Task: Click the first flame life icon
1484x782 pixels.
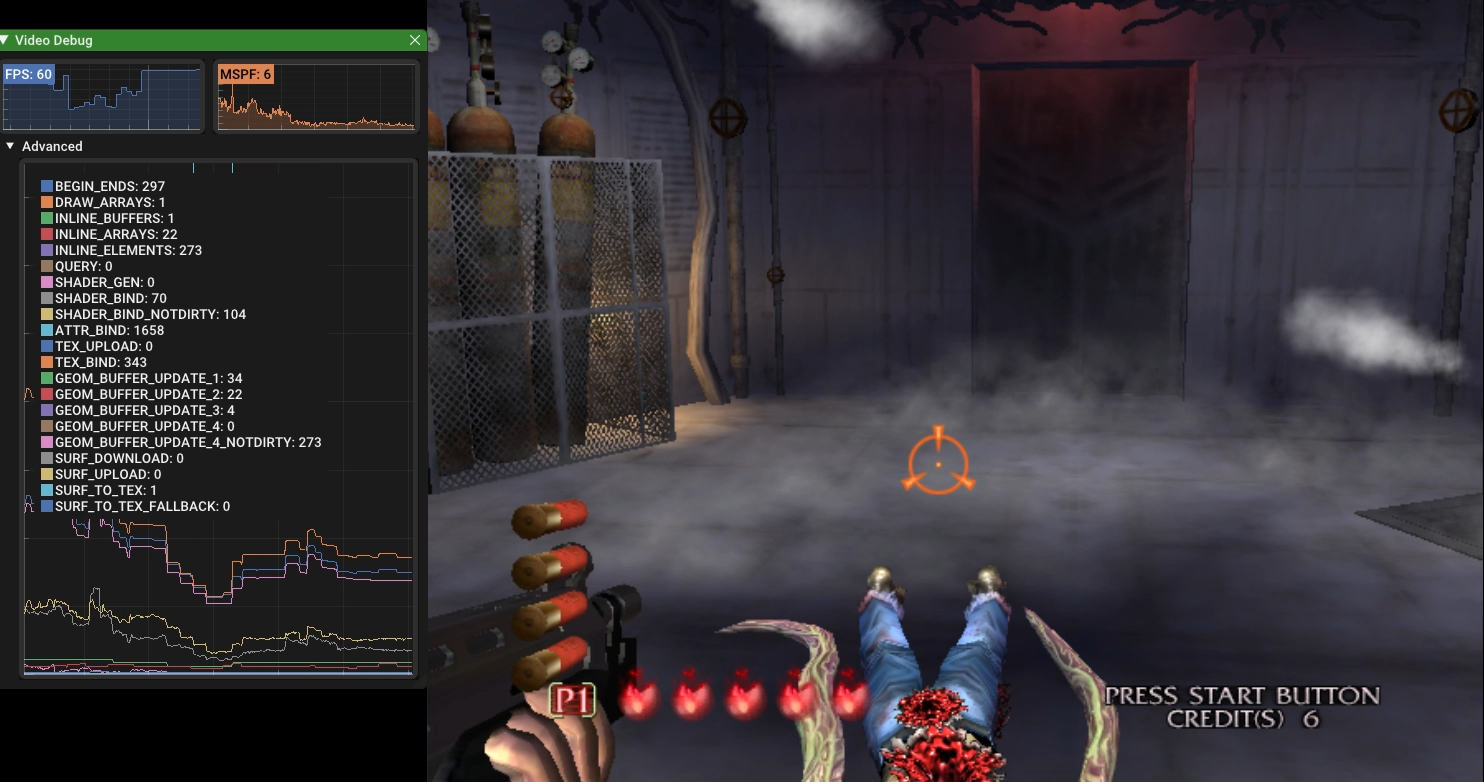Action: [x=639, y=697]
